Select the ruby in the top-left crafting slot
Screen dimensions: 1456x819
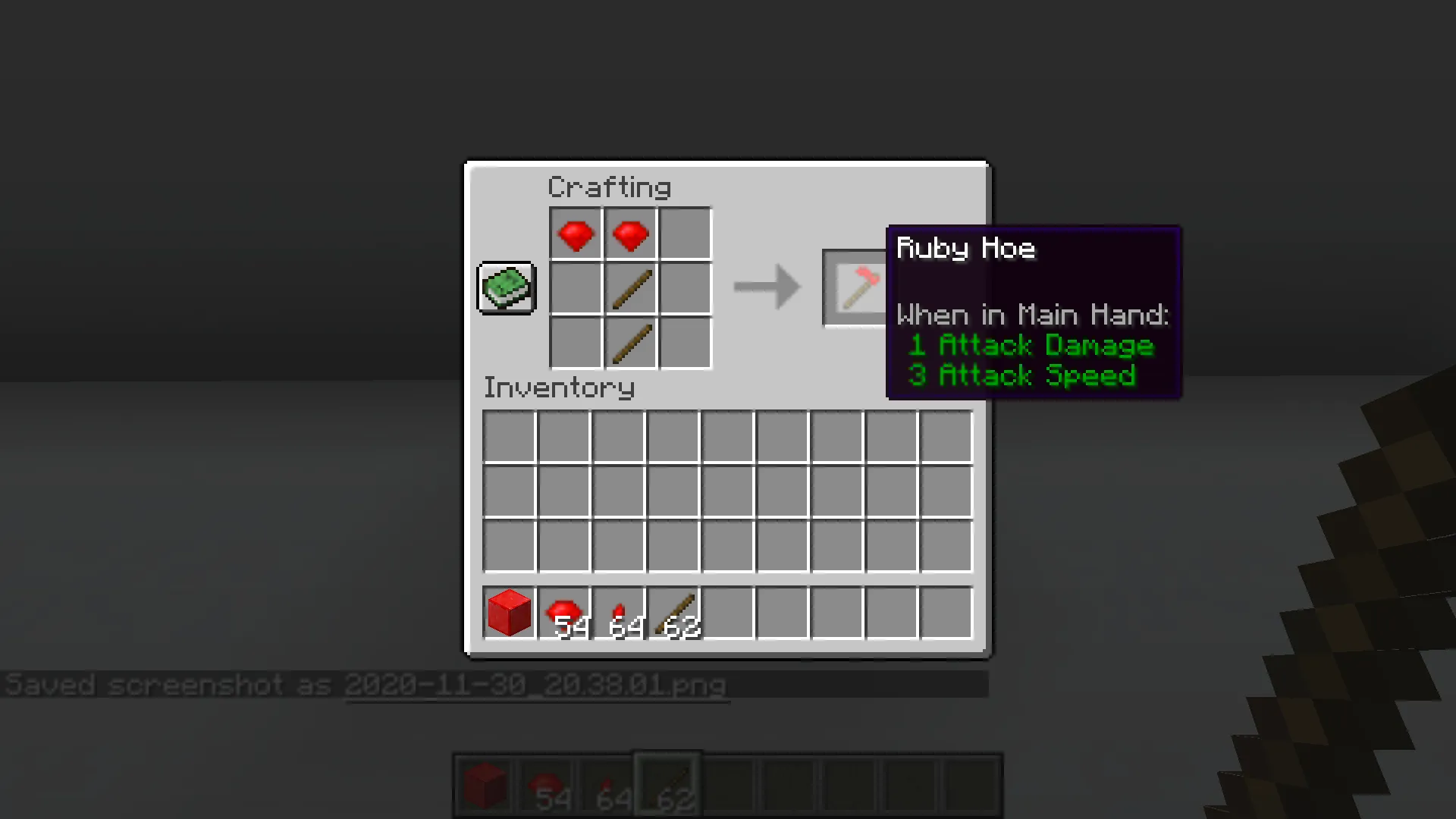coord(575,234)
